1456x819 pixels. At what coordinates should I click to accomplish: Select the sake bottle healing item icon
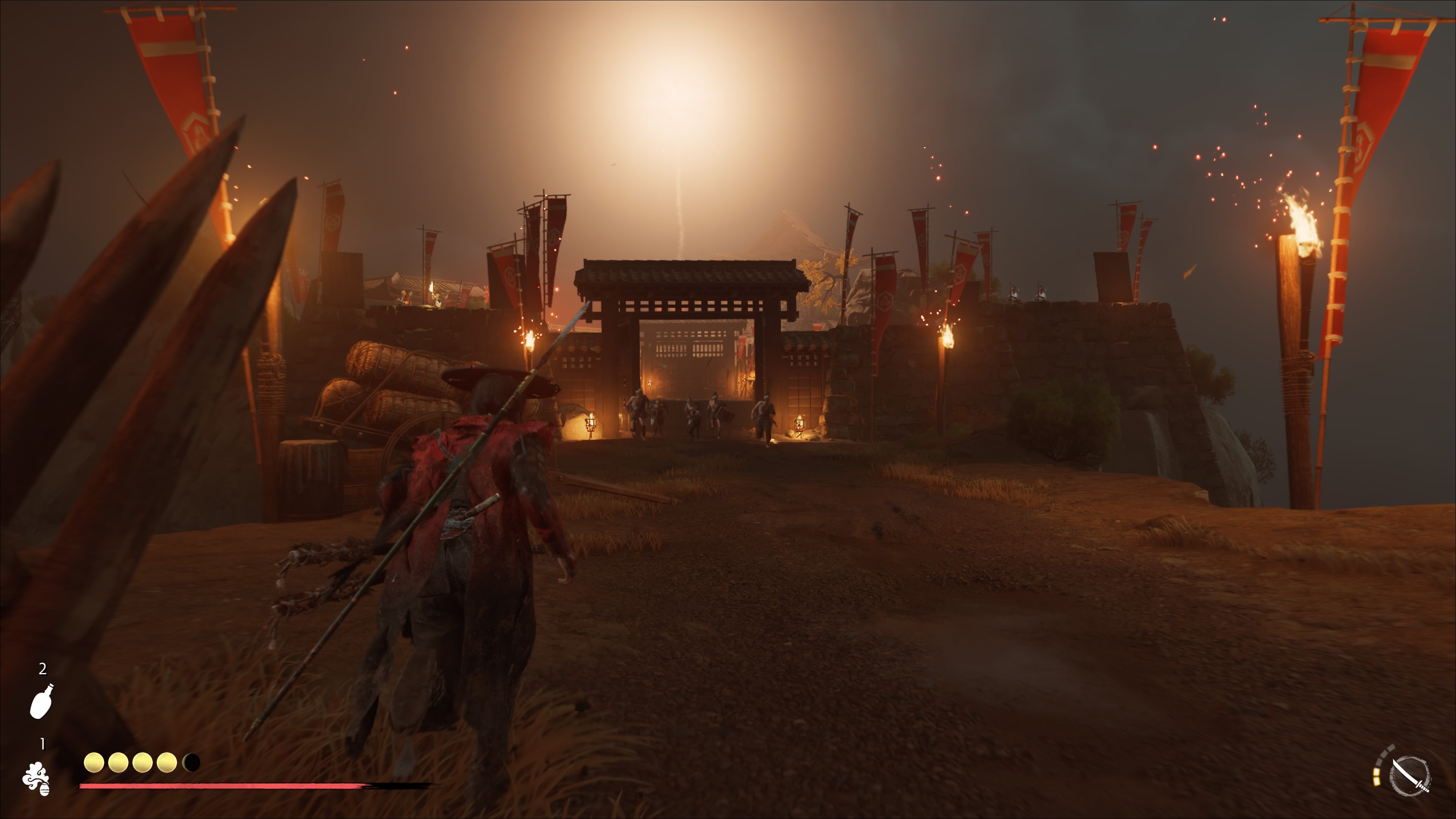tap(41, 701)
